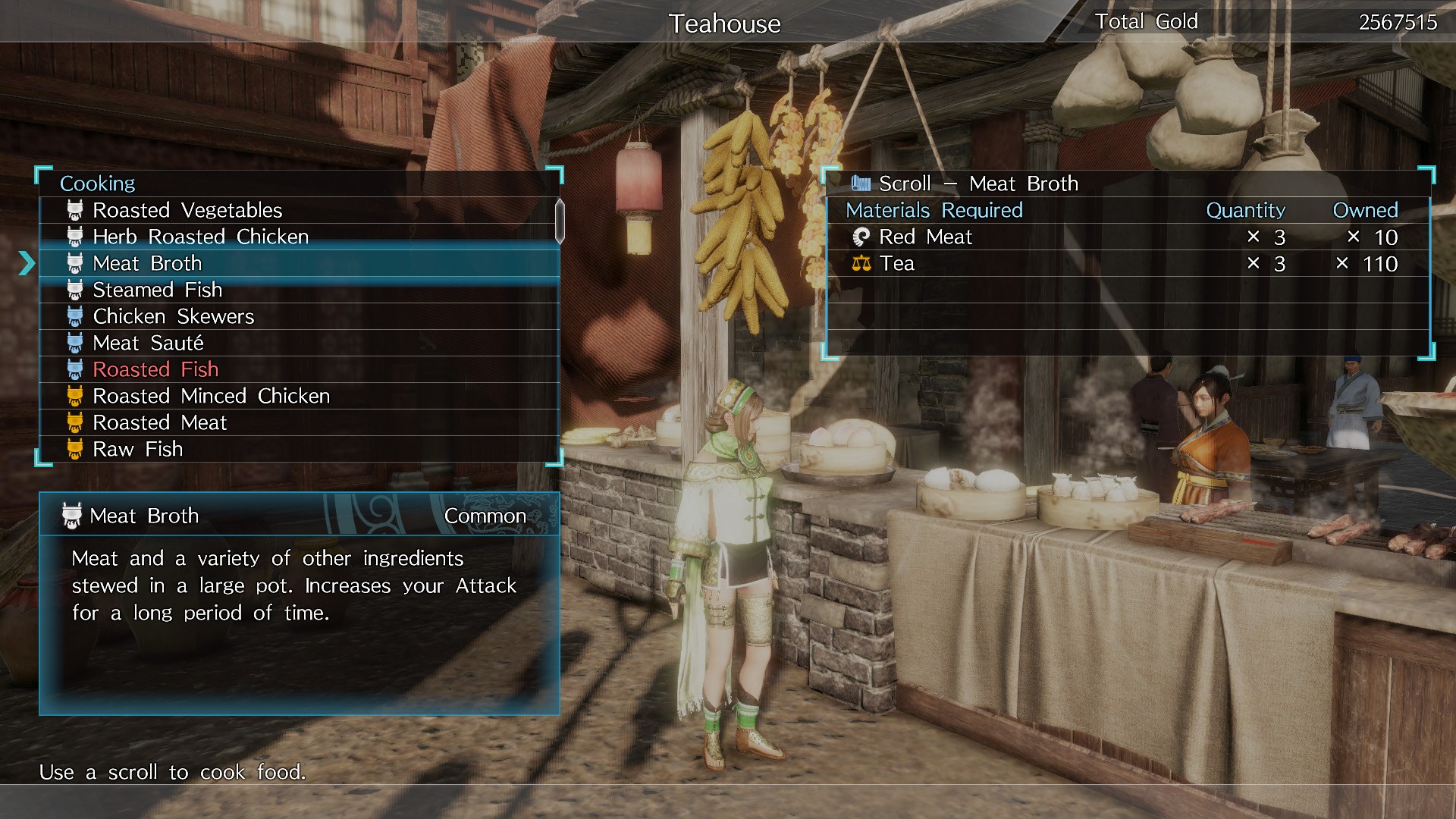Click the pot icon in the Meat Broth description box
The height and width of the screenshot is (819, 1456).
(70, 515)
